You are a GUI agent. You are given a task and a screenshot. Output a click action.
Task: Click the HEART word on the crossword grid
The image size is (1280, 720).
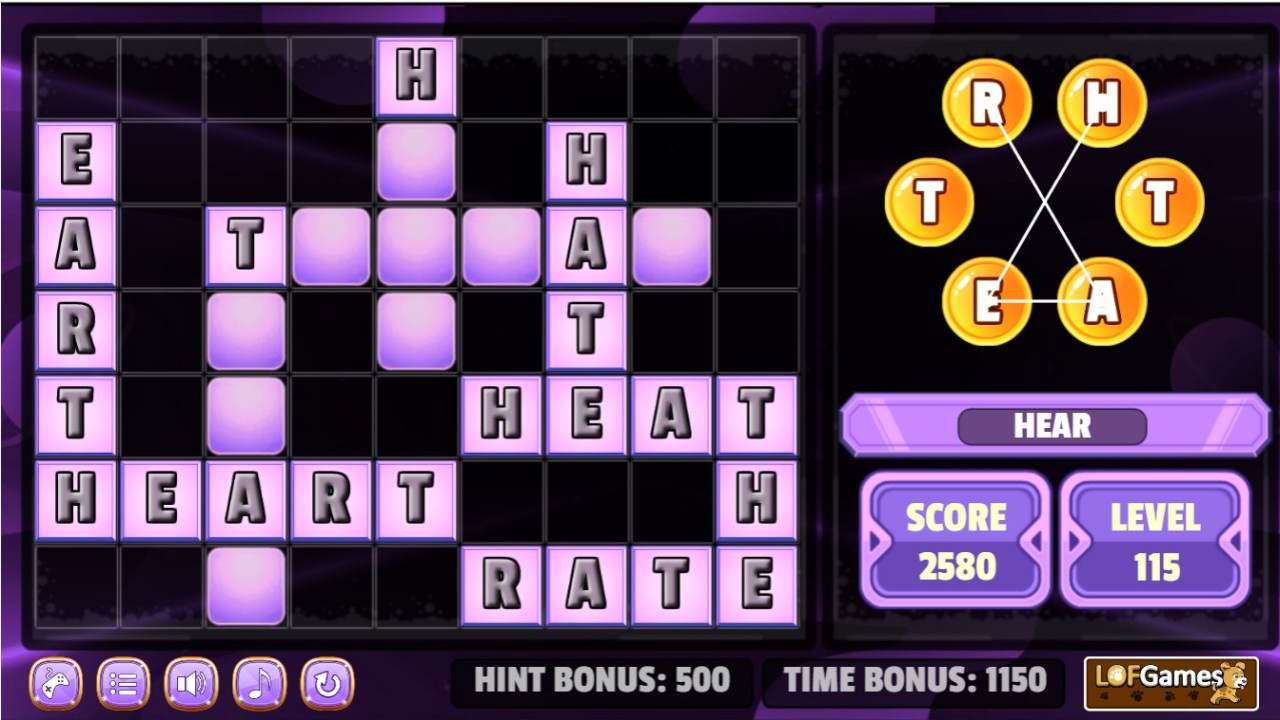pos(245,498)
